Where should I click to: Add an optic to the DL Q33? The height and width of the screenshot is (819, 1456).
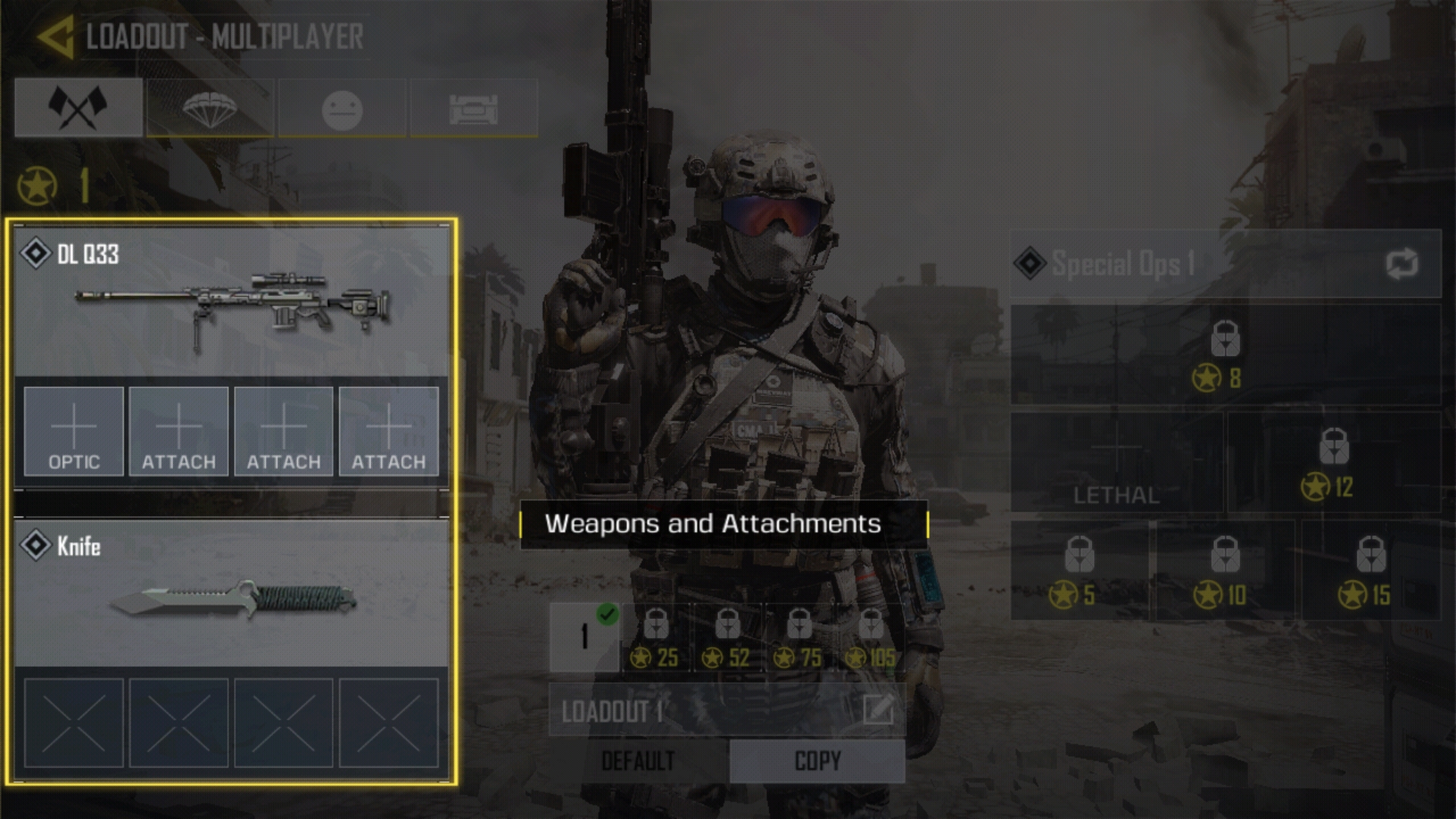74,431
